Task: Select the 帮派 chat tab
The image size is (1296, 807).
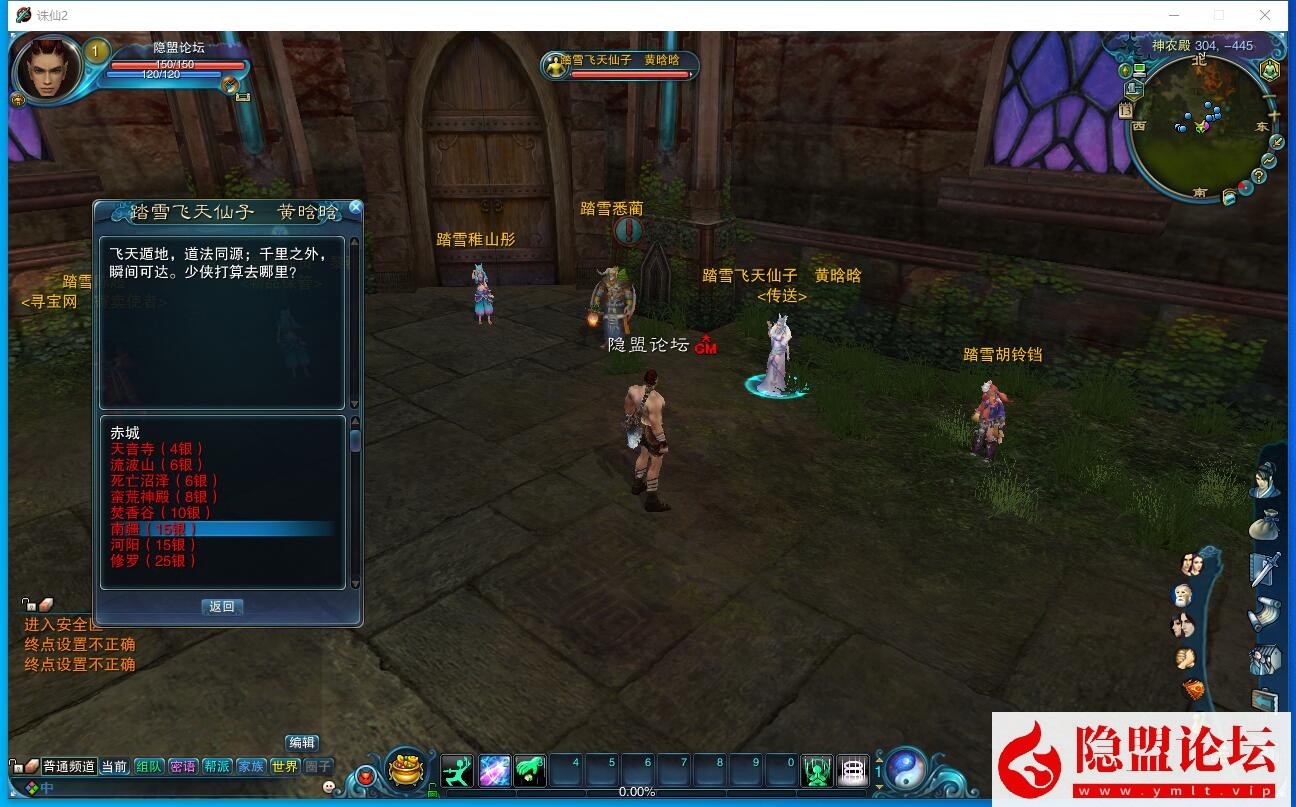Action: click(217, 767)
